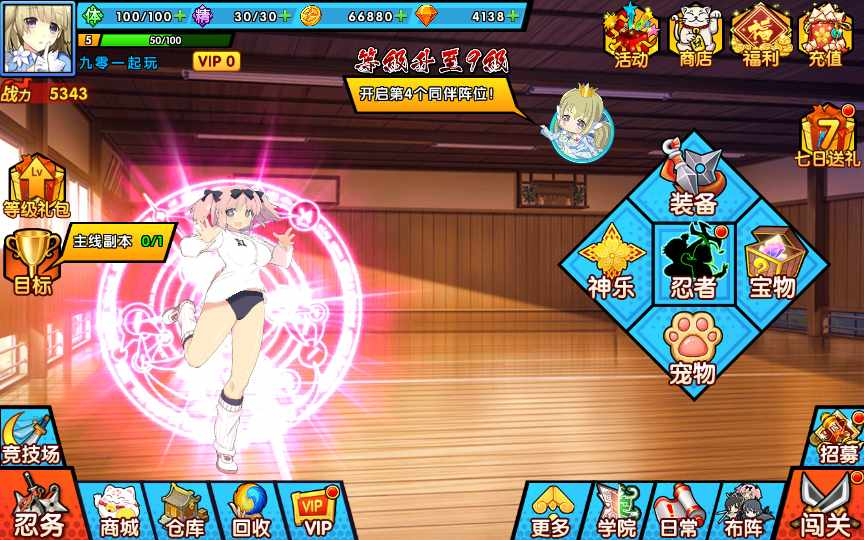Open the 活动 events menu

click(x=631, y=36)
